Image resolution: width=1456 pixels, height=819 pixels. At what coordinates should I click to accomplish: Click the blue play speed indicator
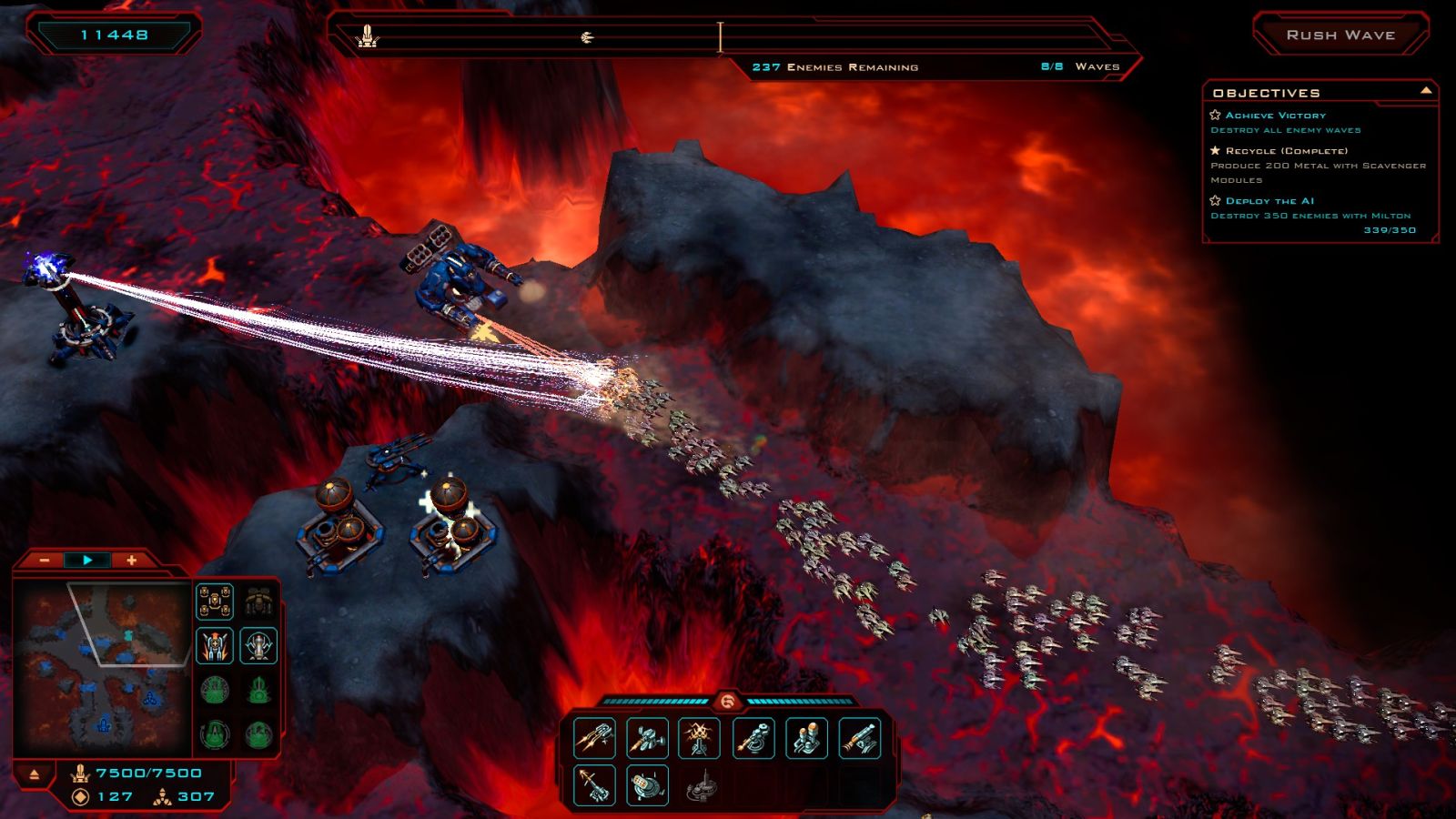pos(87,561)
